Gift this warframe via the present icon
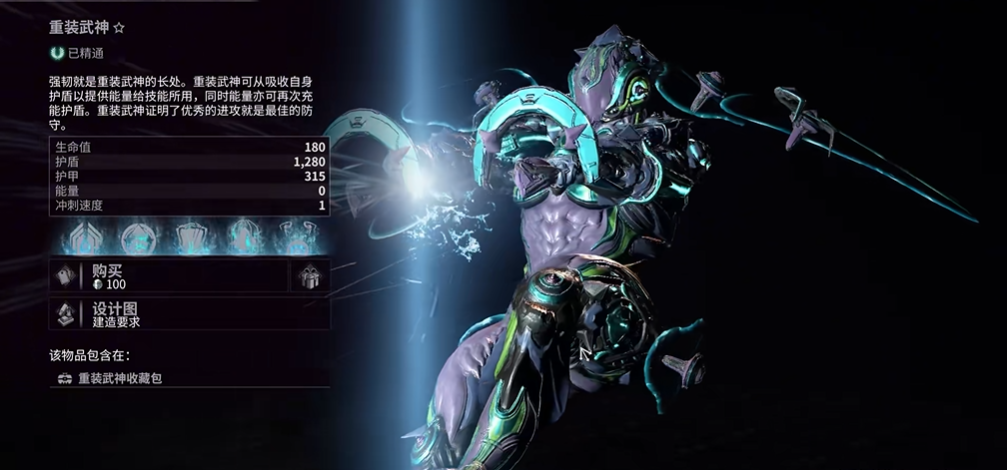This screenshot has height=470, width=1007. [x=310, y=277]
